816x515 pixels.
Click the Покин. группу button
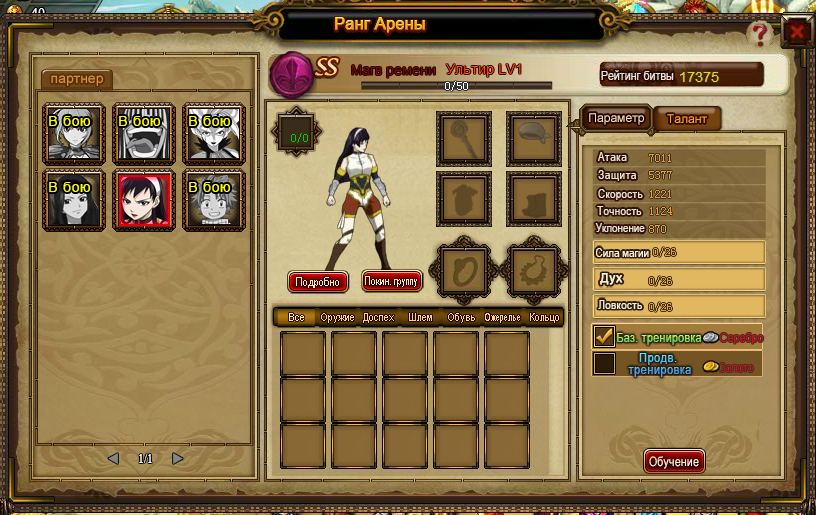[392, 282]
